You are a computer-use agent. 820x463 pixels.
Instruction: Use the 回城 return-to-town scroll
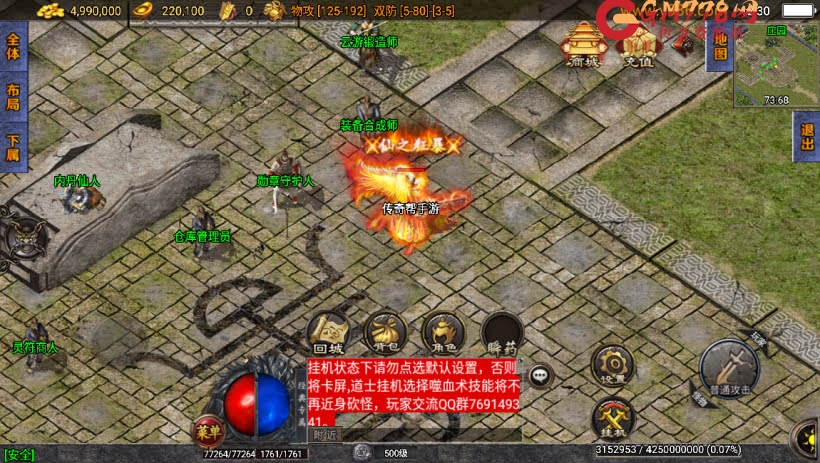[327, 334]
